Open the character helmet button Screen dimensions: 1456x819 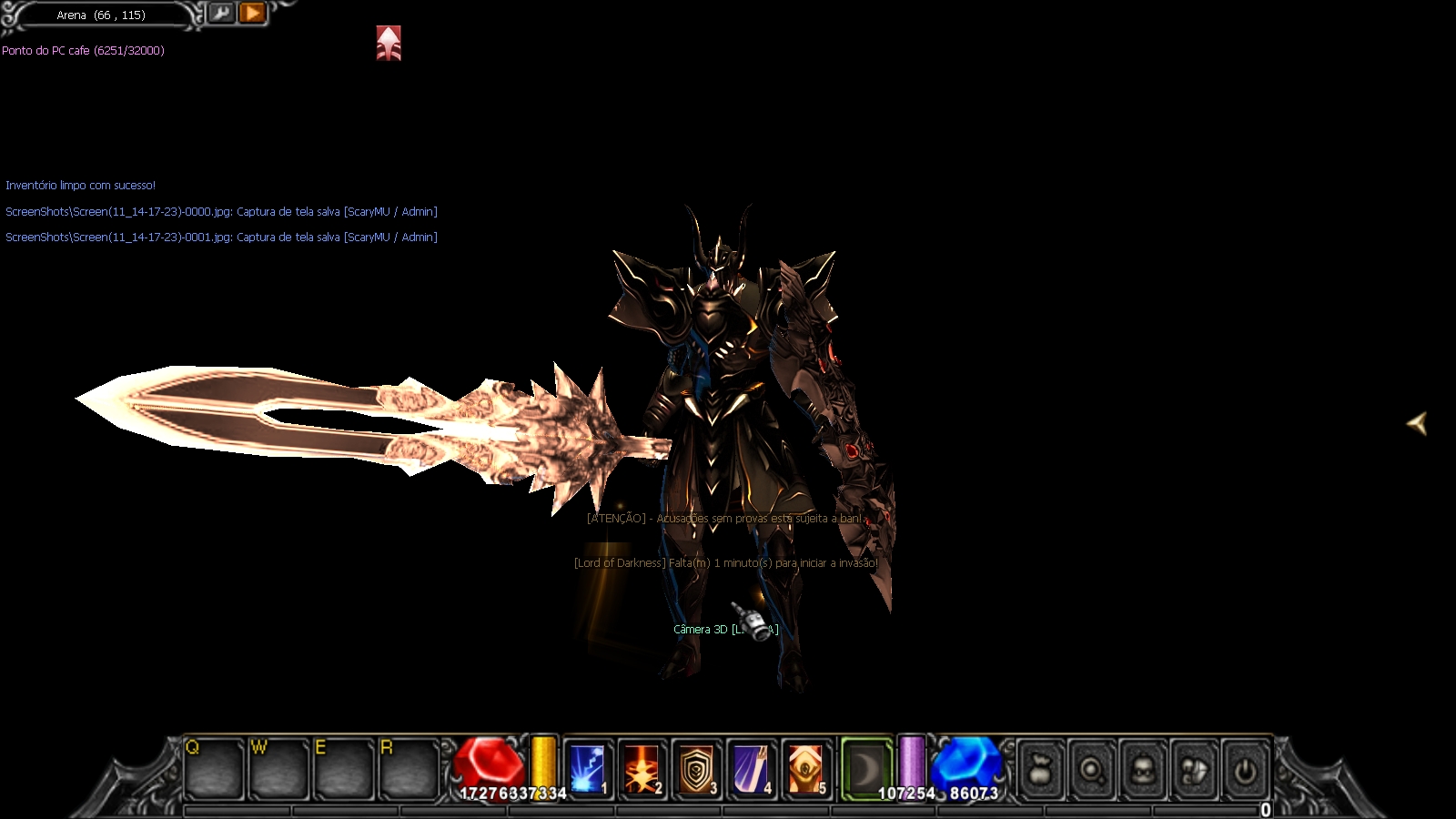[x=1143, y=771]
